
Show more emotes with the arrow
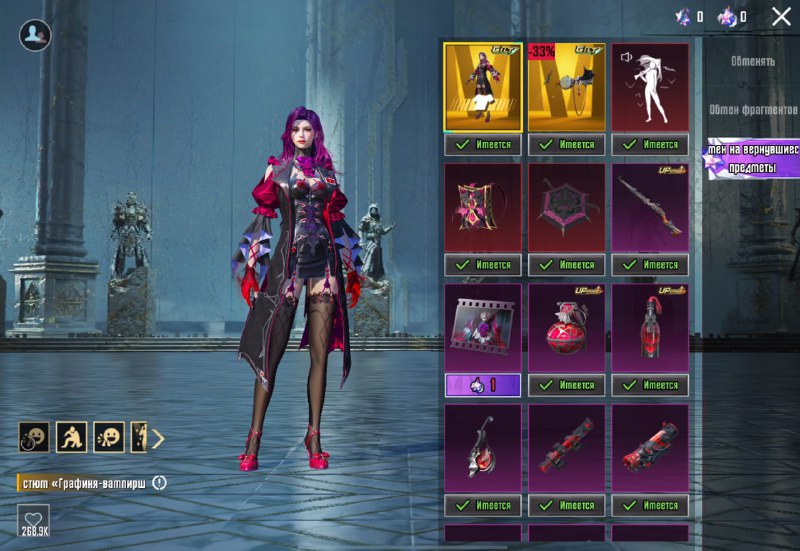click(158, 437)
